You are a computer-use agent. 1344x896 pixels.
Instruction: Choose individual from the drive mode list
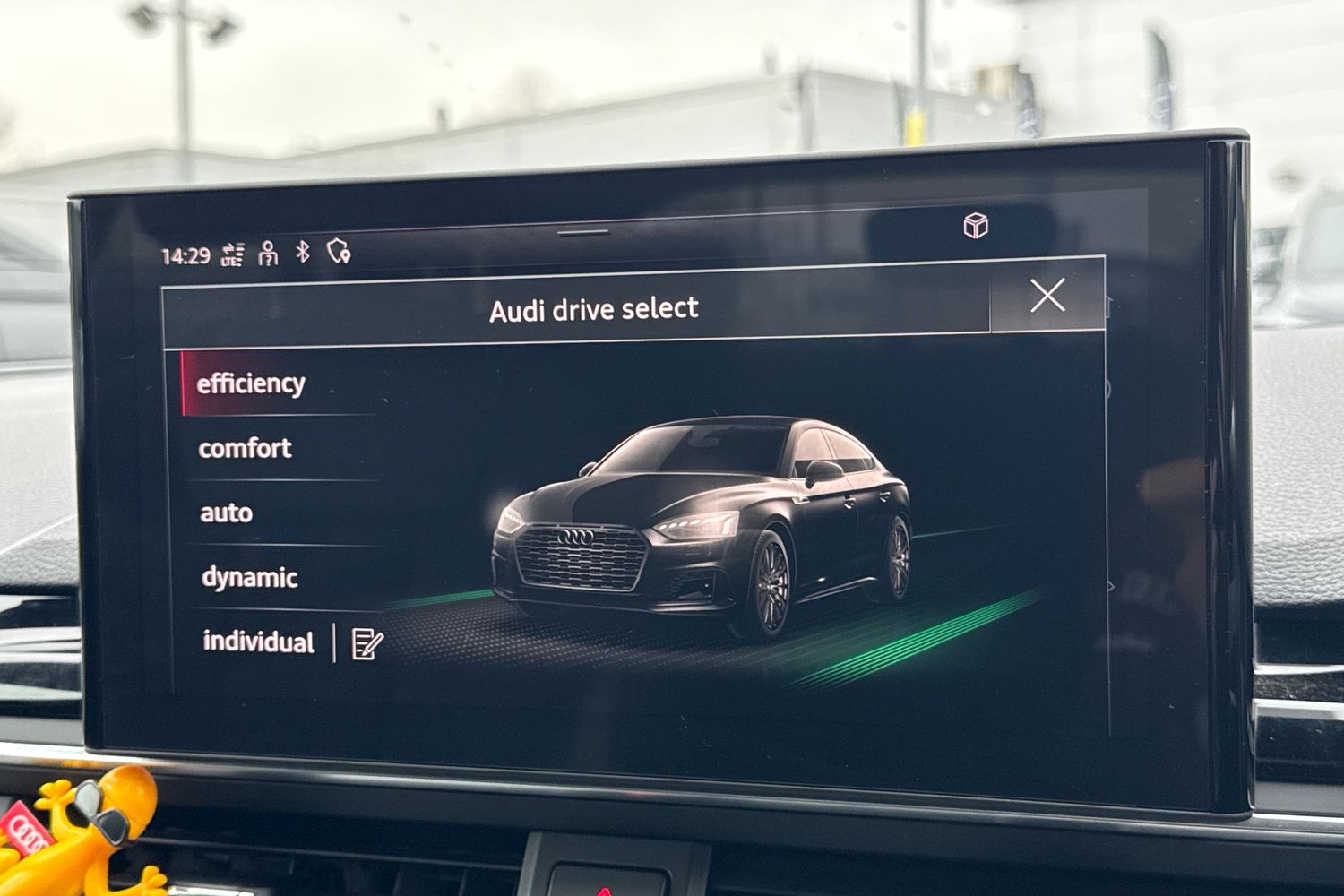point(257,642)
